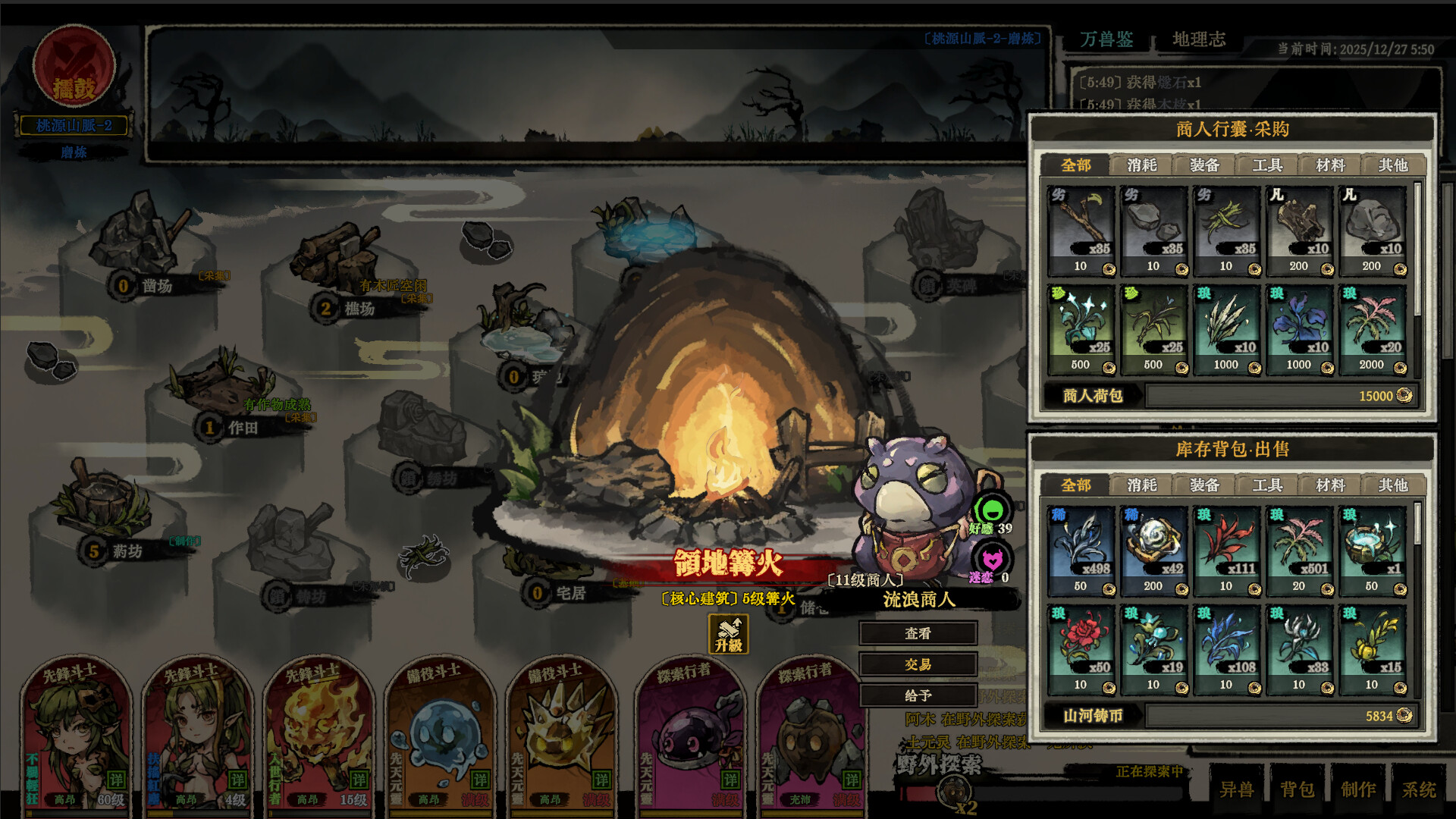Select the 给予 give option

pyautogui.click(x=918, y=695)
